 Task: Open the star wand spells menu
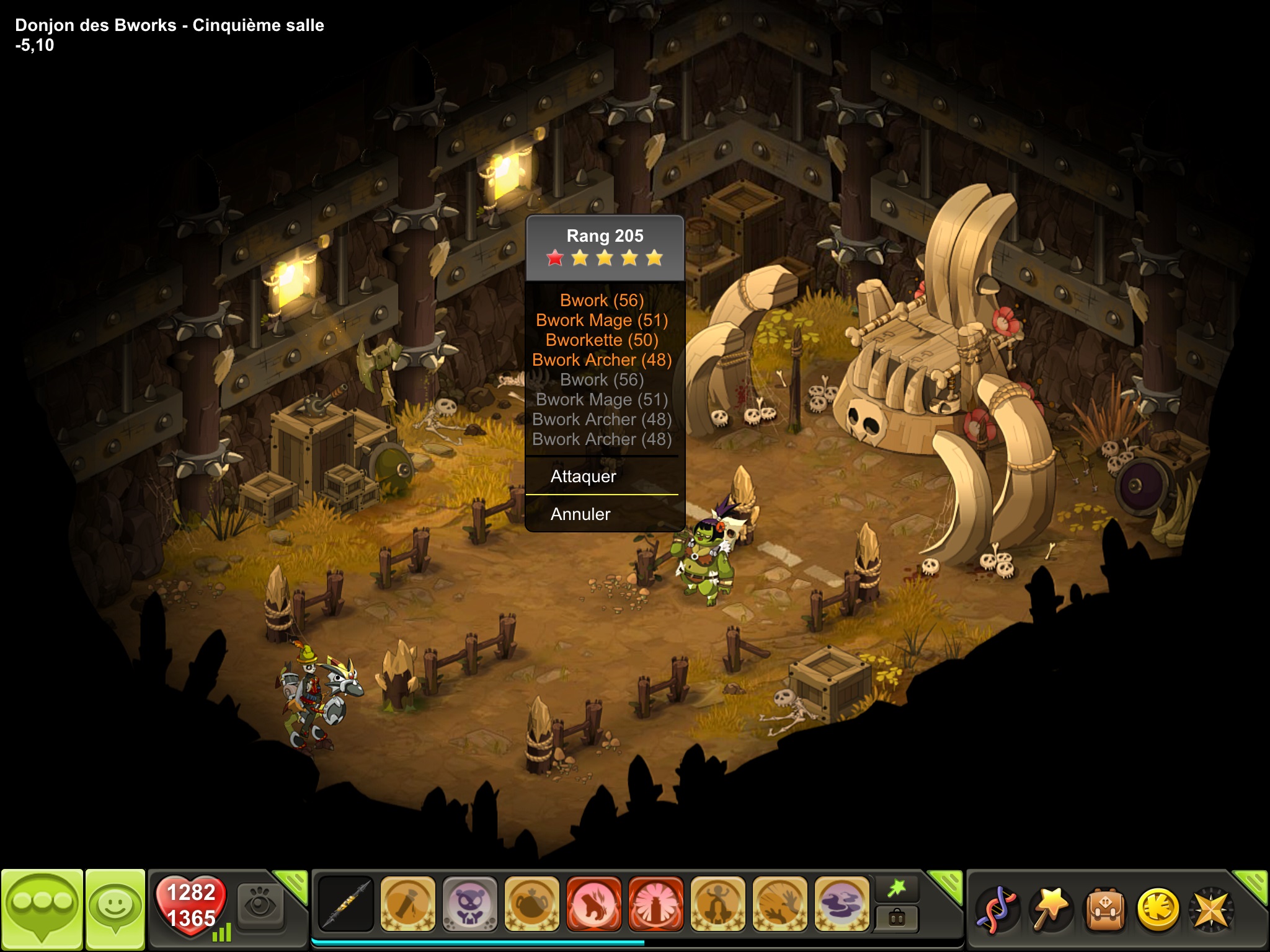click(x=1050, y=910)
